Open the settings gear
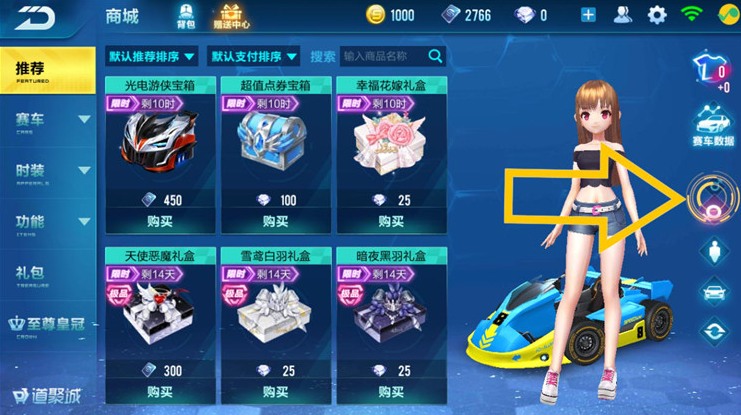 click(x=657, y=15)
